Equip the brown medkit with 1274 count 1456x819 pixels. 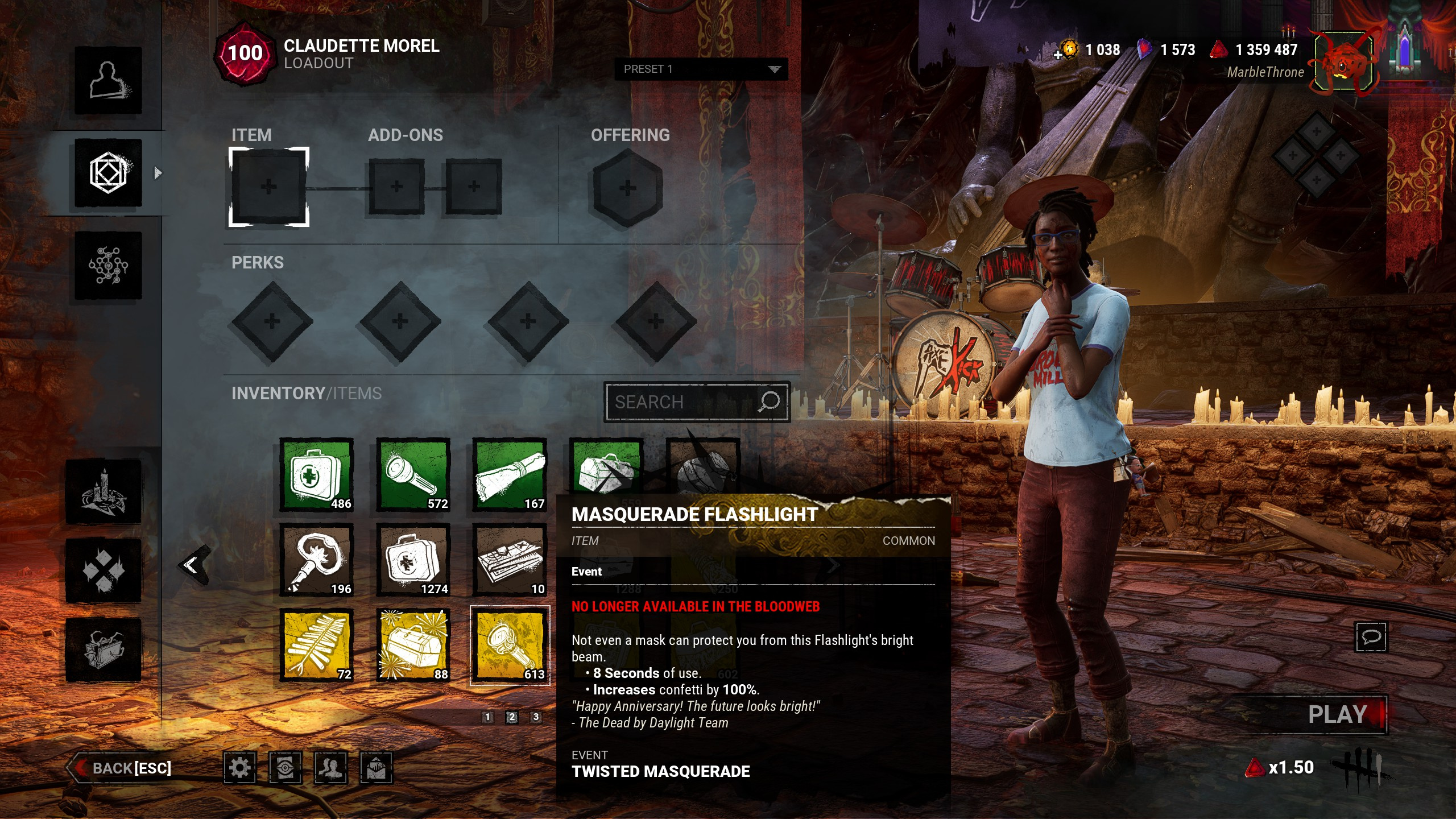tap(413, 560)
